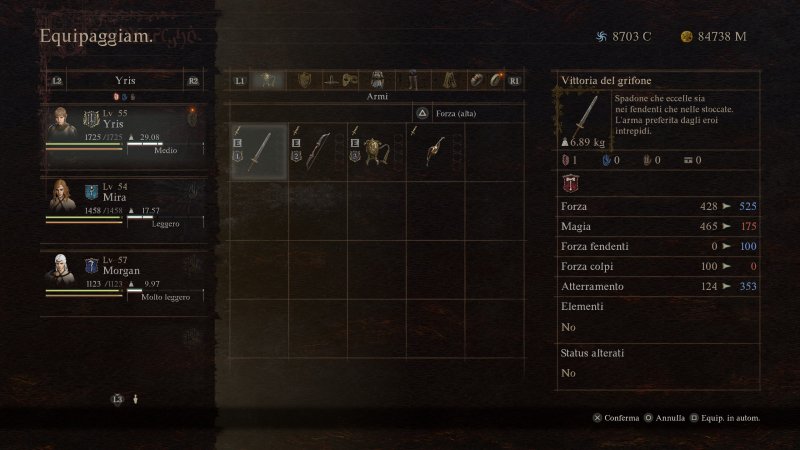Show the cloak category tab
The image size is (800, 450).
click(446, 80)
